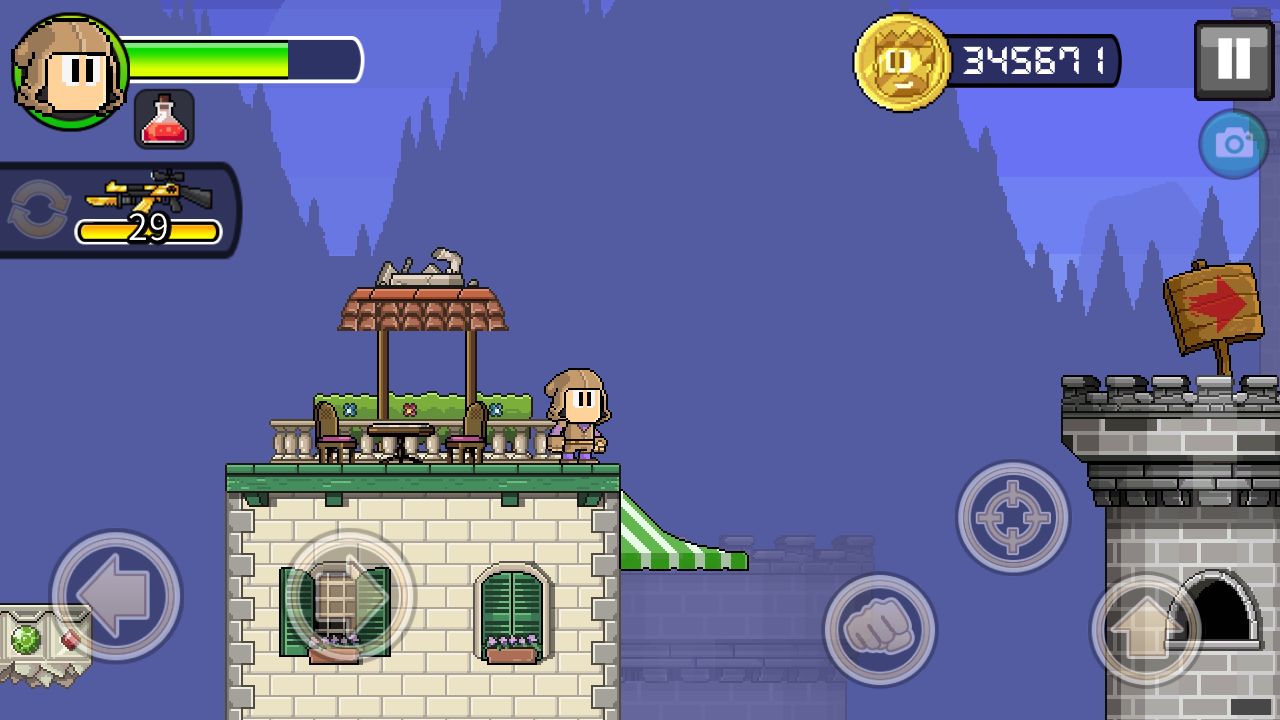Image resolution: width=1280 pixels, height=720 pixels.
Task: Select the gold assault rifle weapon icon
Action: point(150,190)
